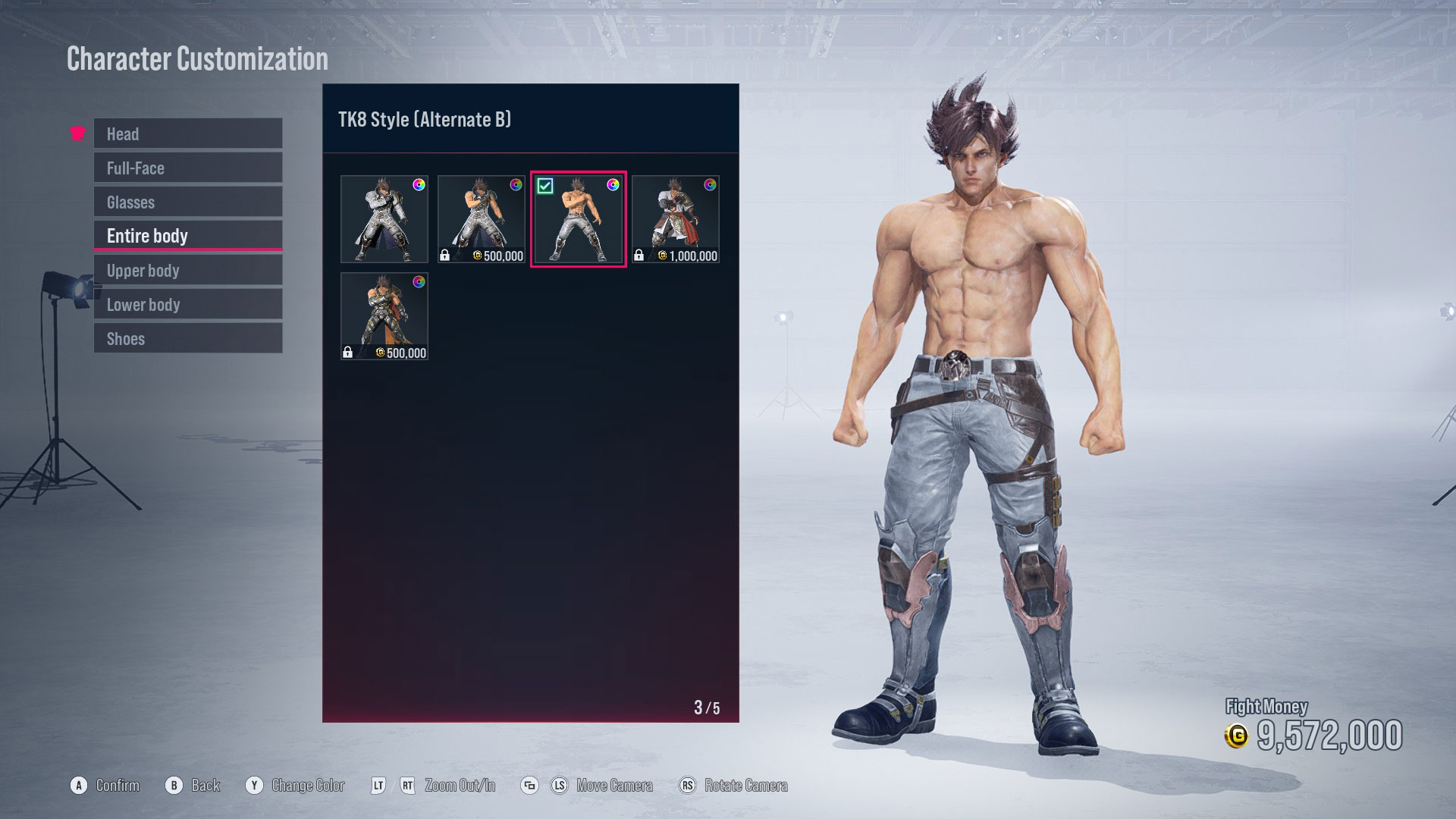Open the Lower body customization section

pyautogui.click(x=187, y=304)
